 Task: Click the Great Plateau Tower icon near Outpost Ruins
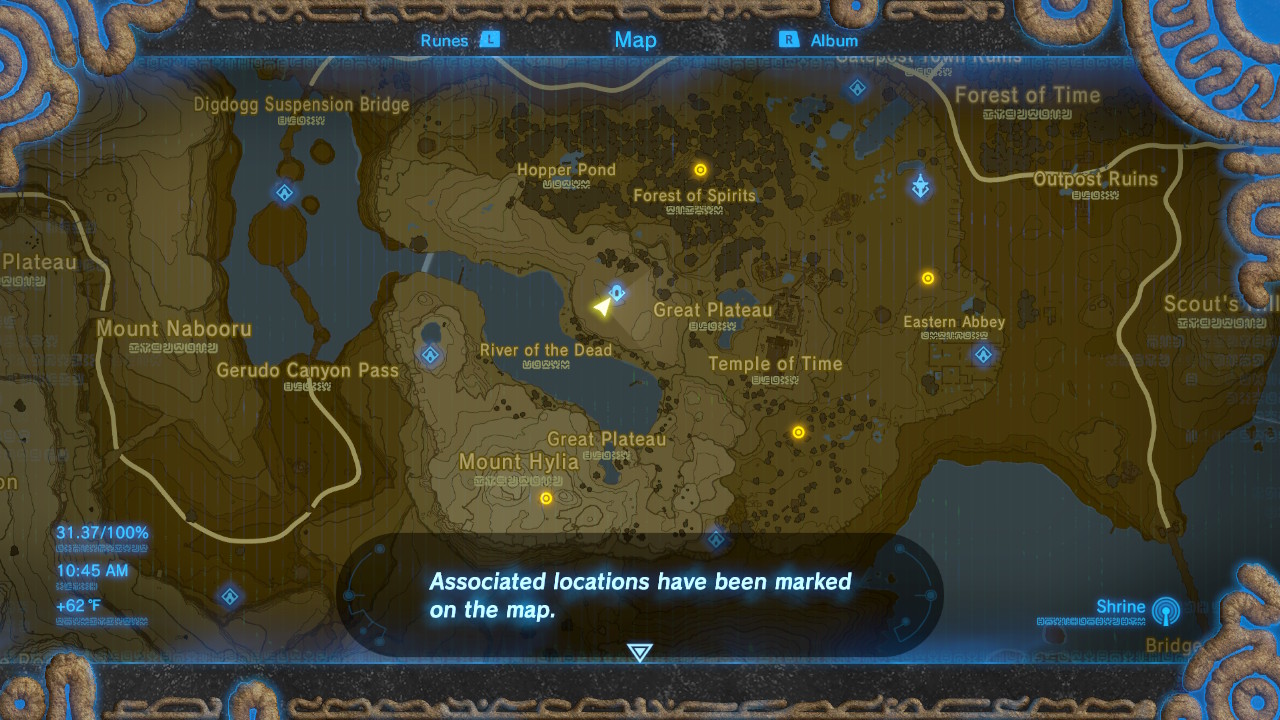(920, 188)
